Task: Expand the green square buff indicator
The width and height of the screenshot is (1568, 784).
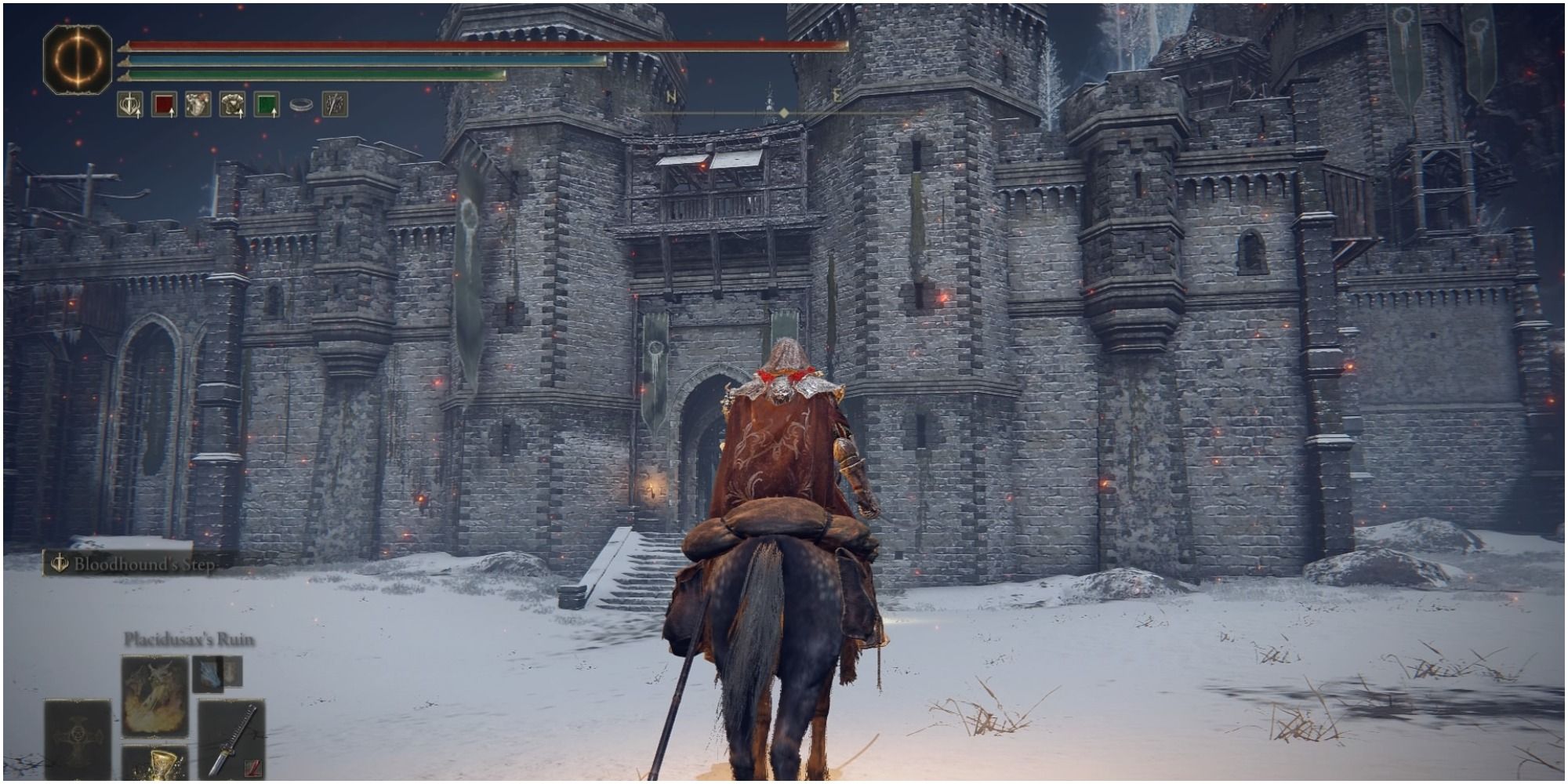Action: click(266, 105)
